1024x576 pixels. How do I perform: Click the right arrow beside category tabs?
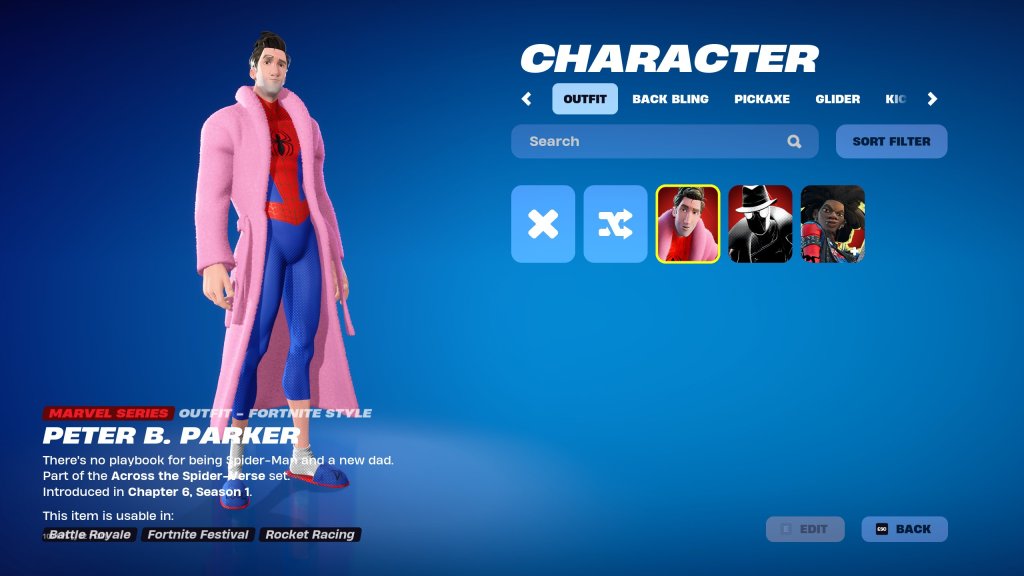coord(932,99)
